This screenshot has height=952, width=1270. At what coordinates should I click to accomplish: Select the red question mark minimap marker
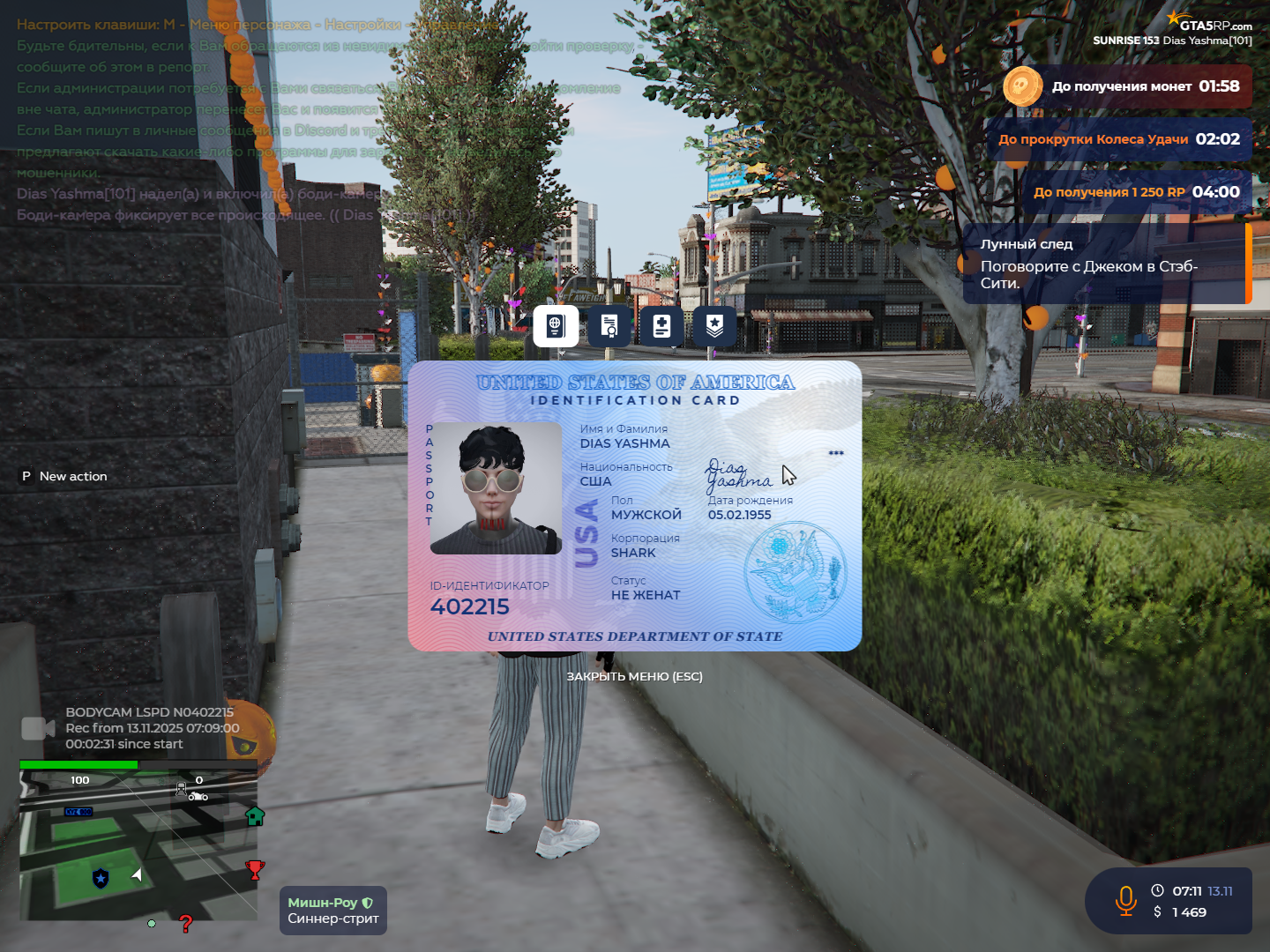click(185, 924)
